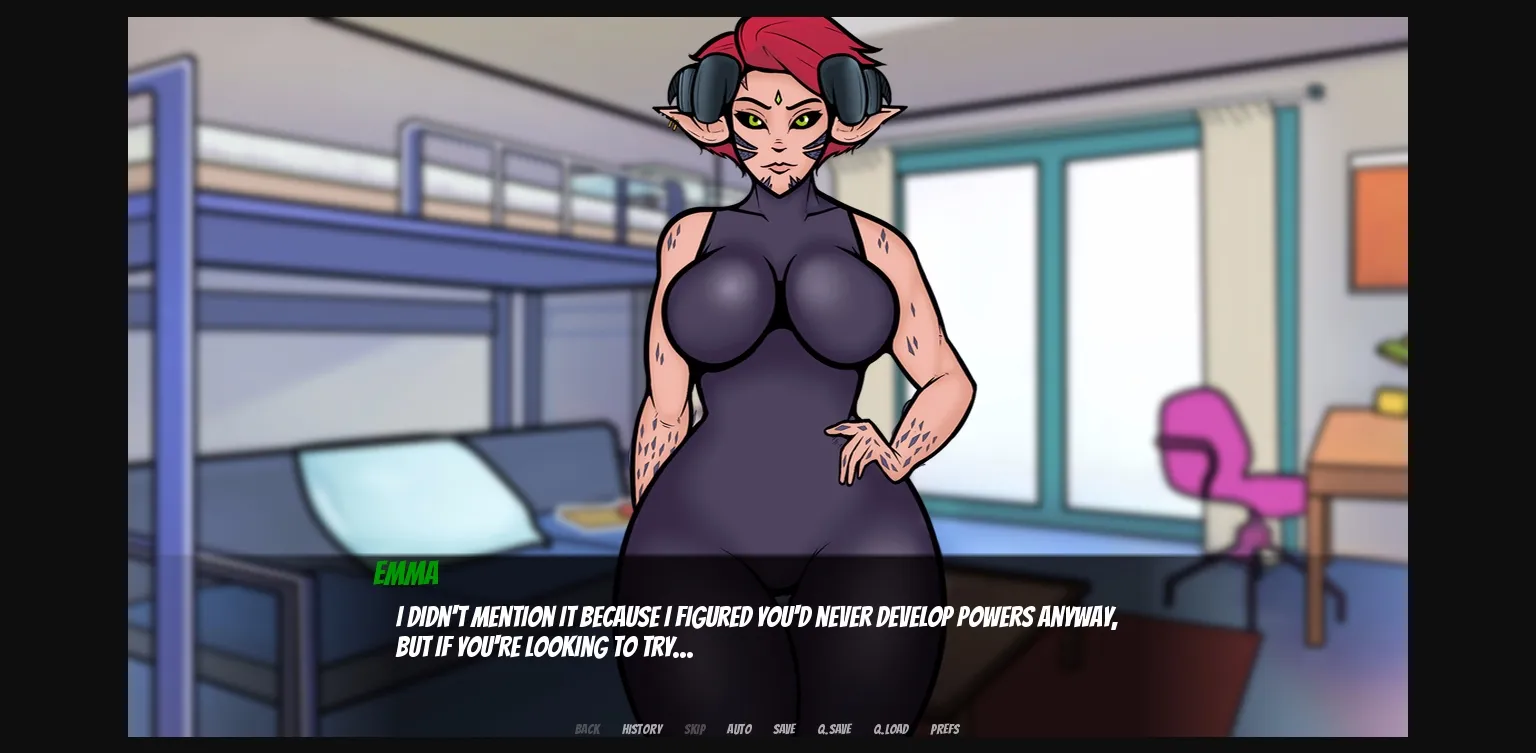Open Prefs to adjust game settings

(x=945, y=729)
